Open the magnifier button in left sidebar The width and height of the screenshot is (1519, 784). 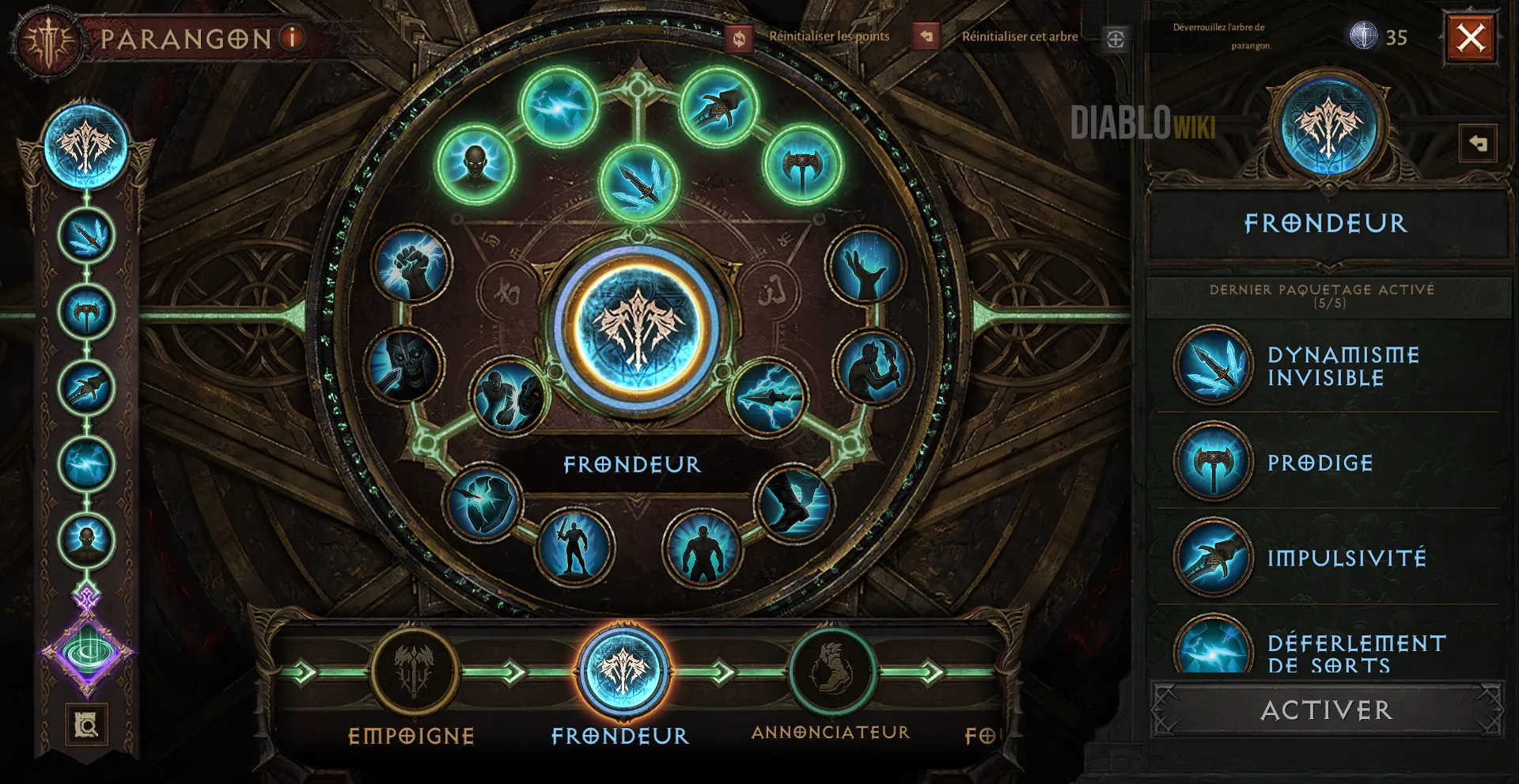point(86,724)
